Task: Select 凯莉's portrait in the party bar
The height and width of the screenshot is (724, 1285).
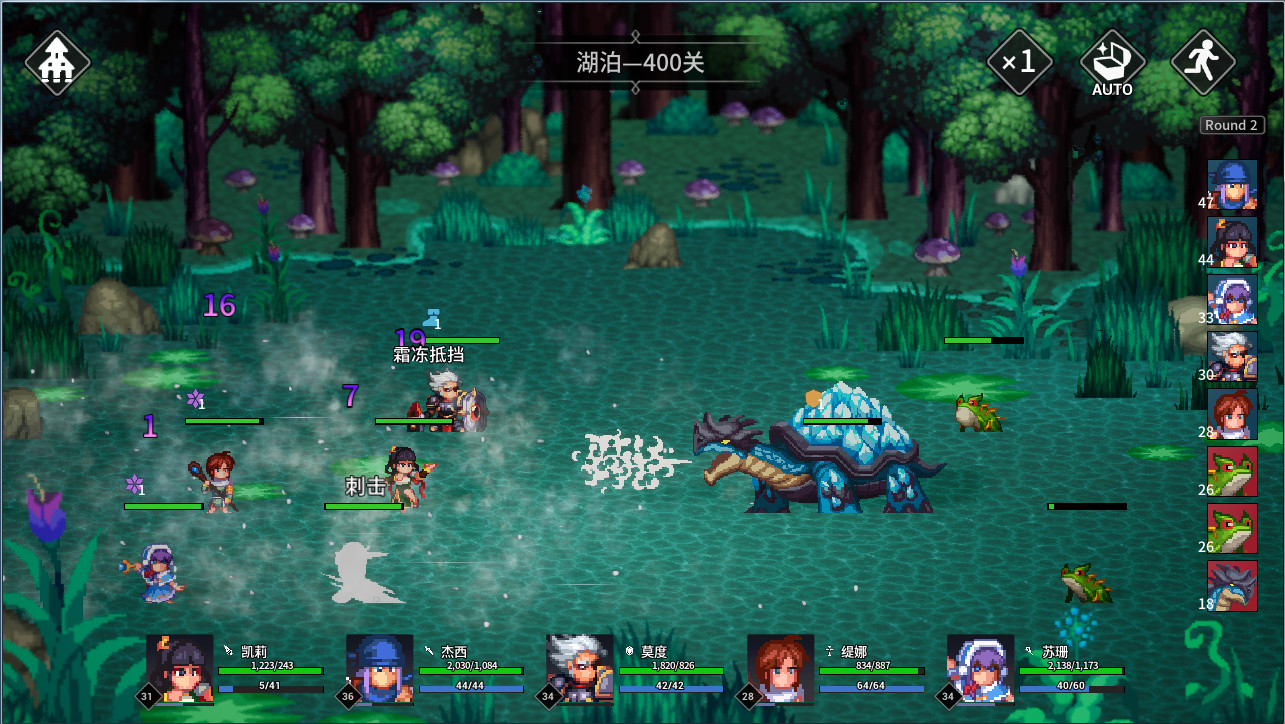Action: tap(178, 670)
